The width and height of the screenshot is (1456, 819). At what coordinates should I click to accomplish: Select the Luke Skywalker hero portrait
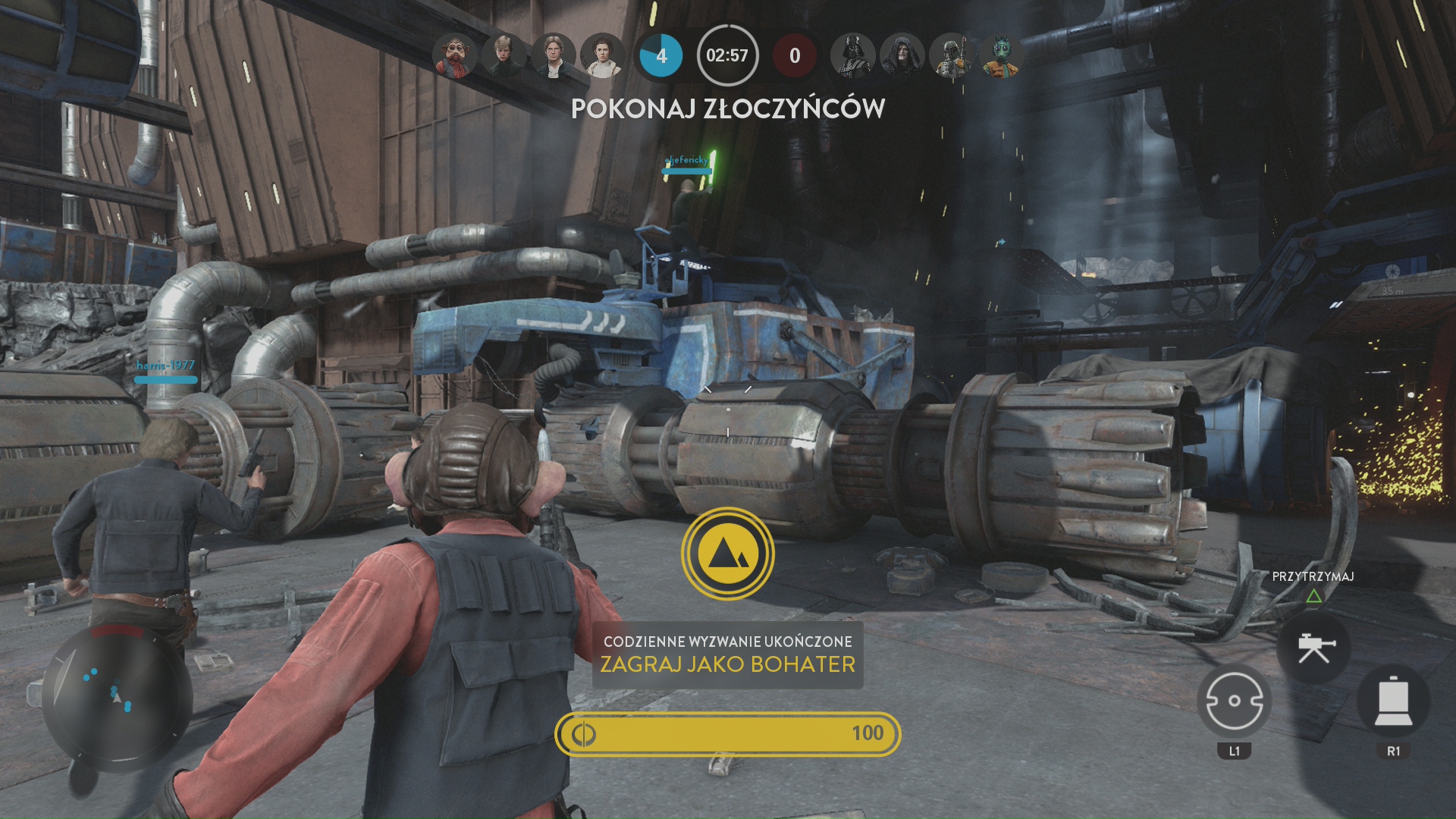[504, 55]
